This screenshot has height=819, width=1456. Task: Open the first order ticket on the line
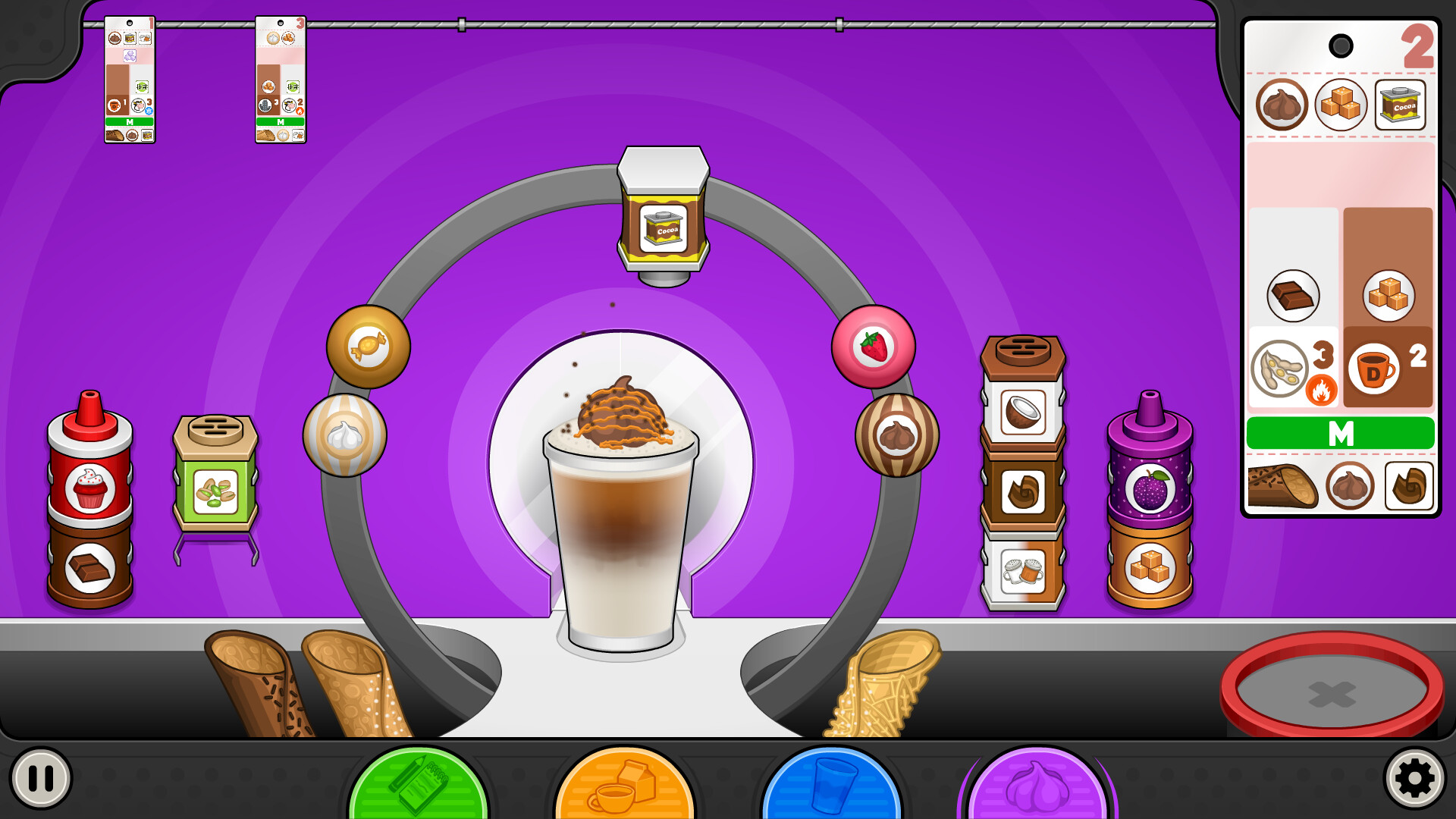[x=130, y=80]
